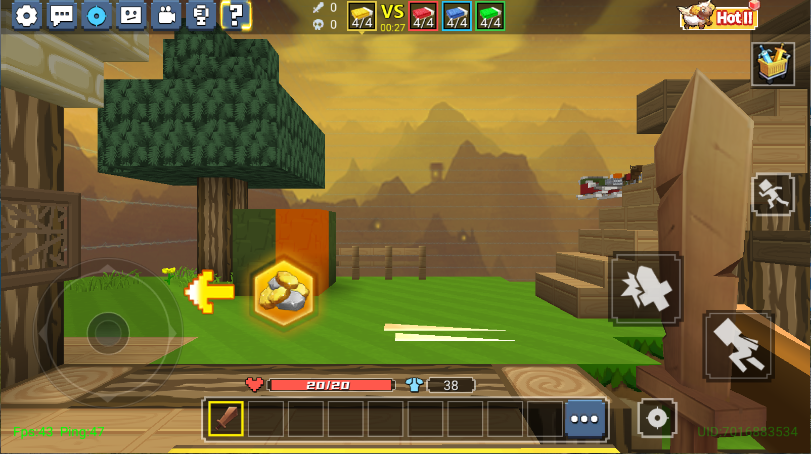Image resolution: width=811 pixels, height=454 pixels.
Task: Tap the voice microphone icon
Action: pos(200,15)
